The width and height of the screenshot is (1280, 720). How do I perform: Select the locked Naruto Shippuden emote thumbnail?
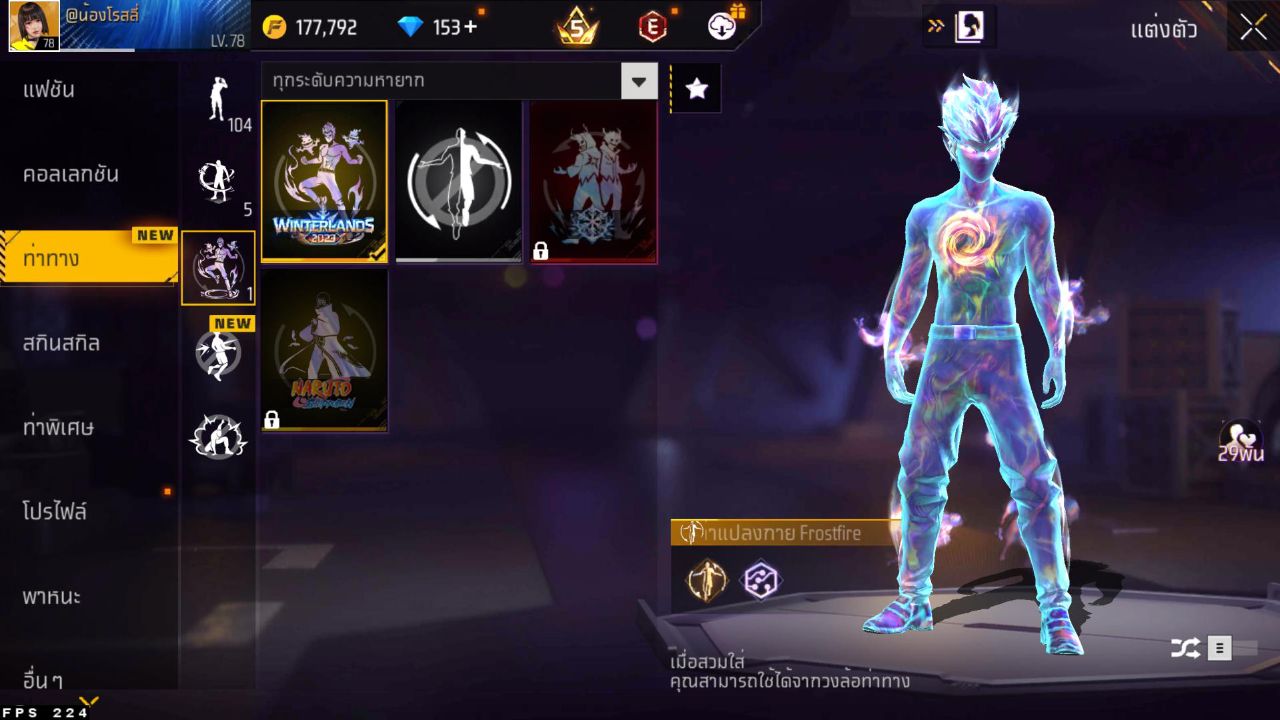tap(327, 351)
